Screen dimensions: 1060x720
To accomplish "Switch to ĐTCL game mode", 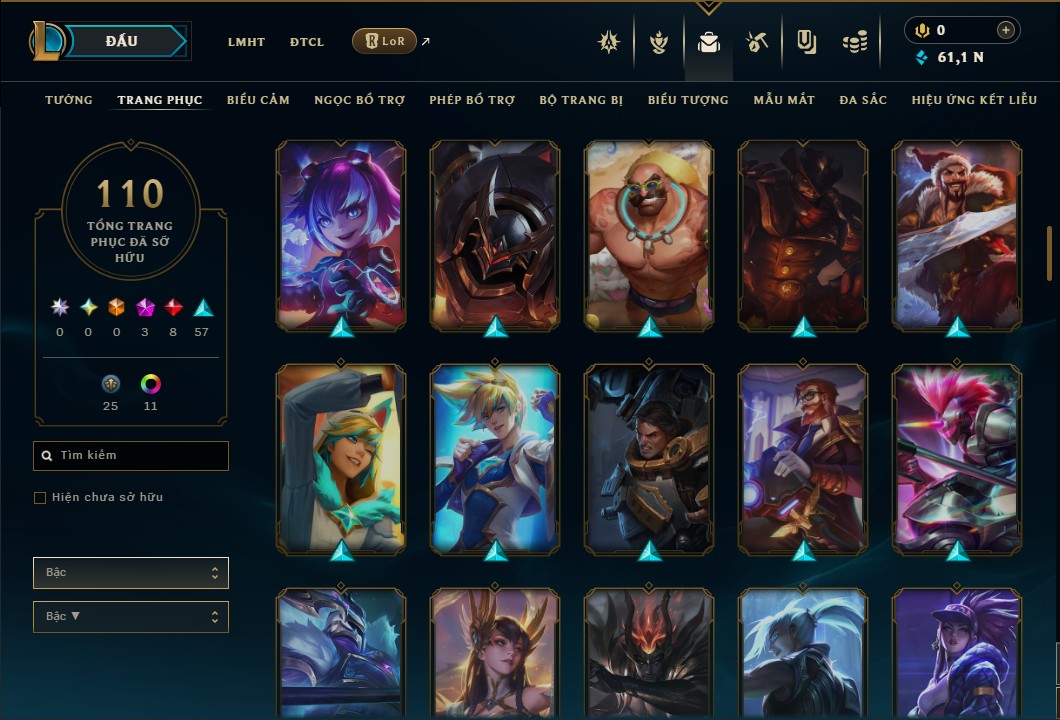I will pyautogui.click(x=307, y=42).
